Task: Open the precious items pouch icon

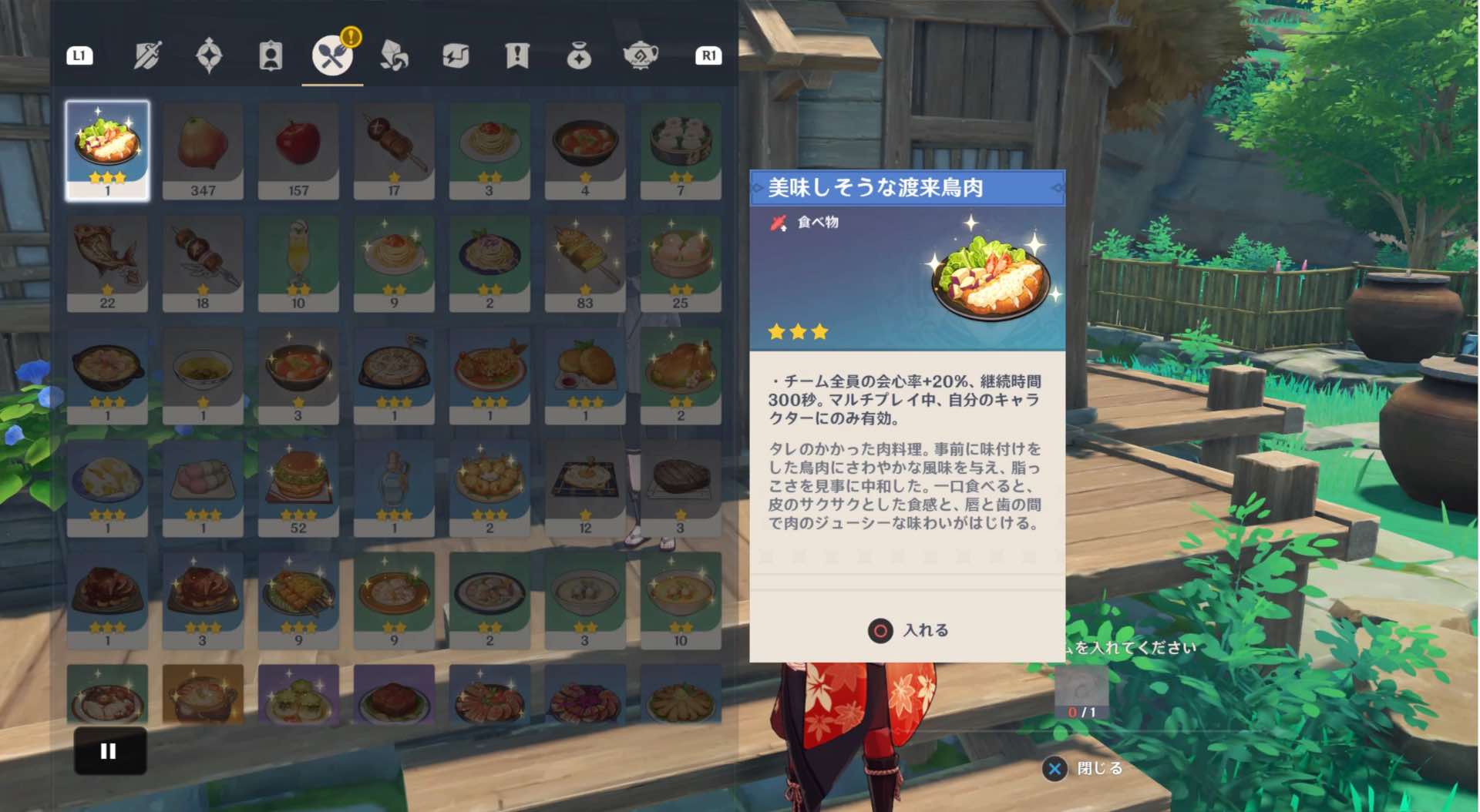Action: pyautogui.click(x=578, y=55)
